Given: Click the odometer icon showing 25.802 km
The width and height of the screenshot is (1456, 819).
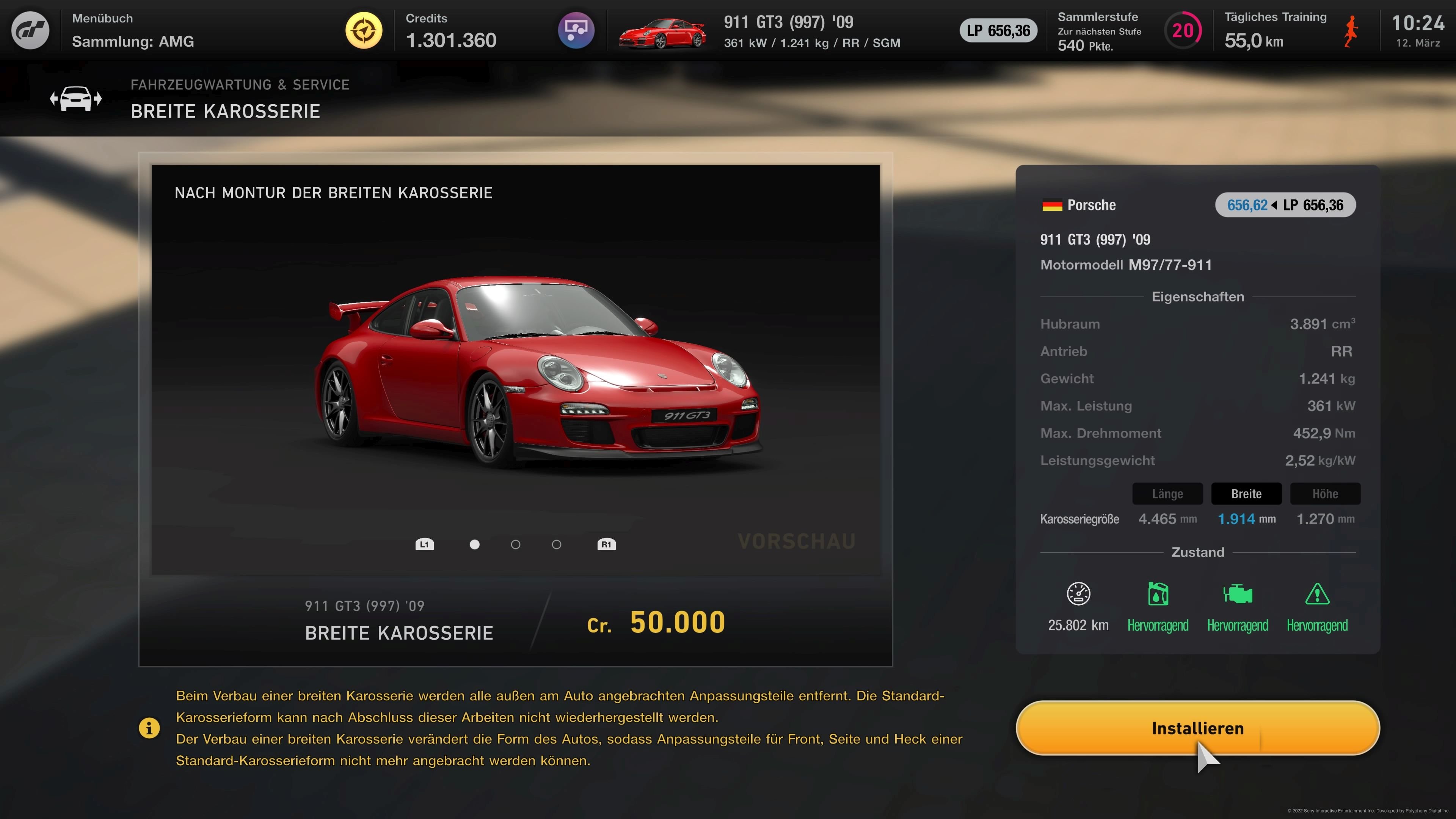Looking at the screenshot, I should (1078, 594).
